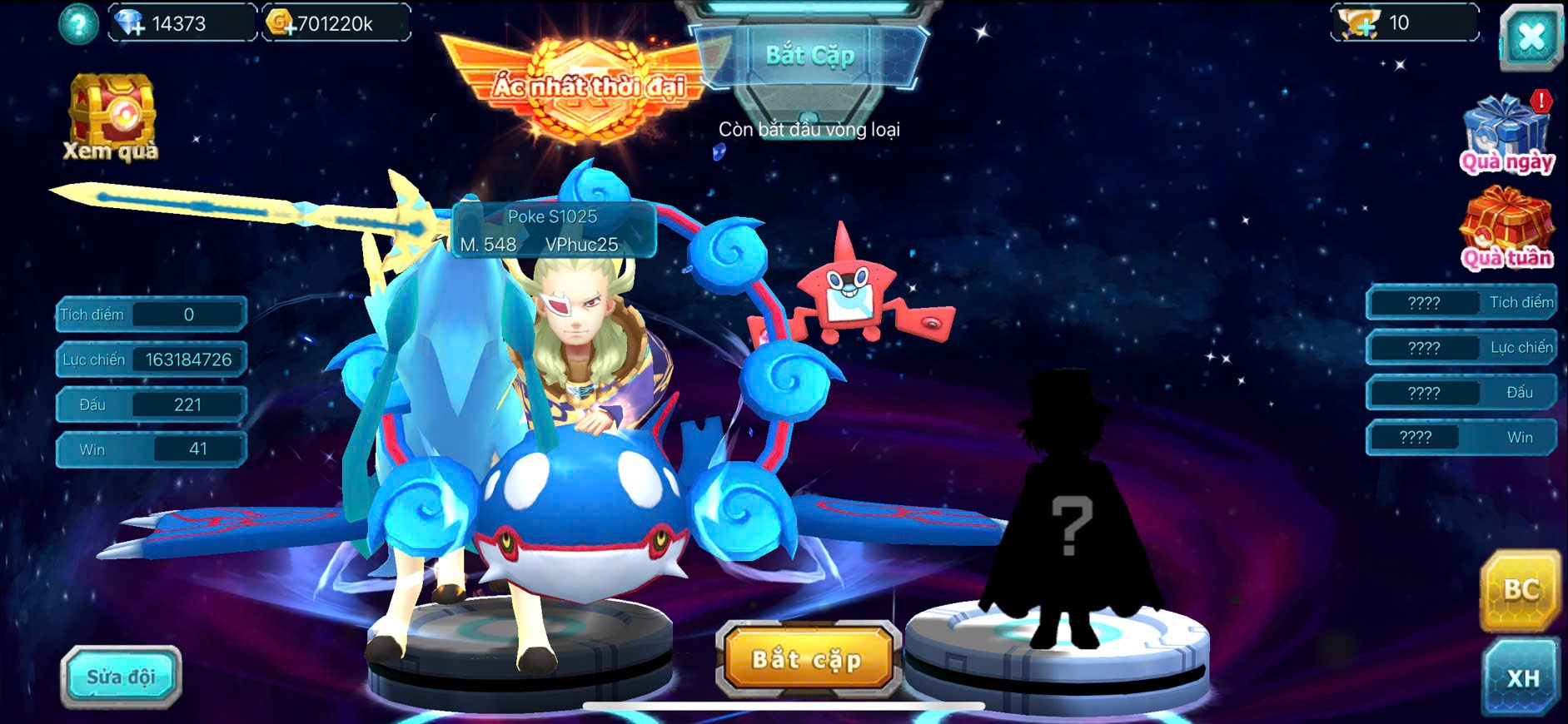Open the blue XH ranking button

pos(1521,677)
